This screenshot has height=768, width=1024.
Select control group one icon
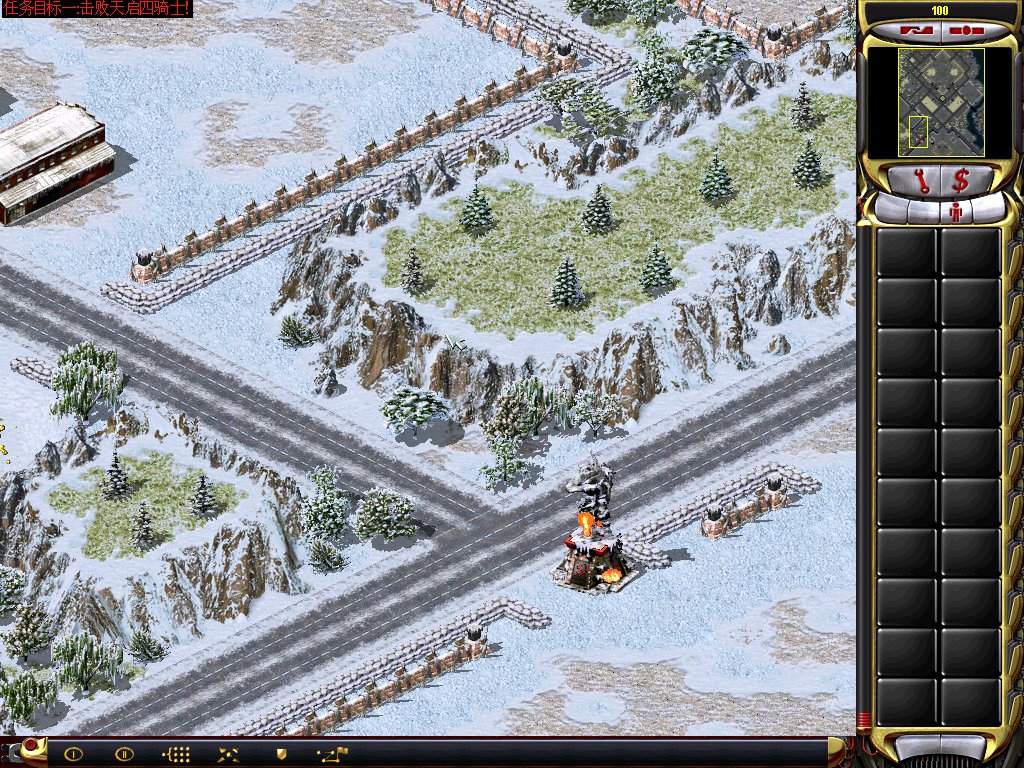coord(73,754)
